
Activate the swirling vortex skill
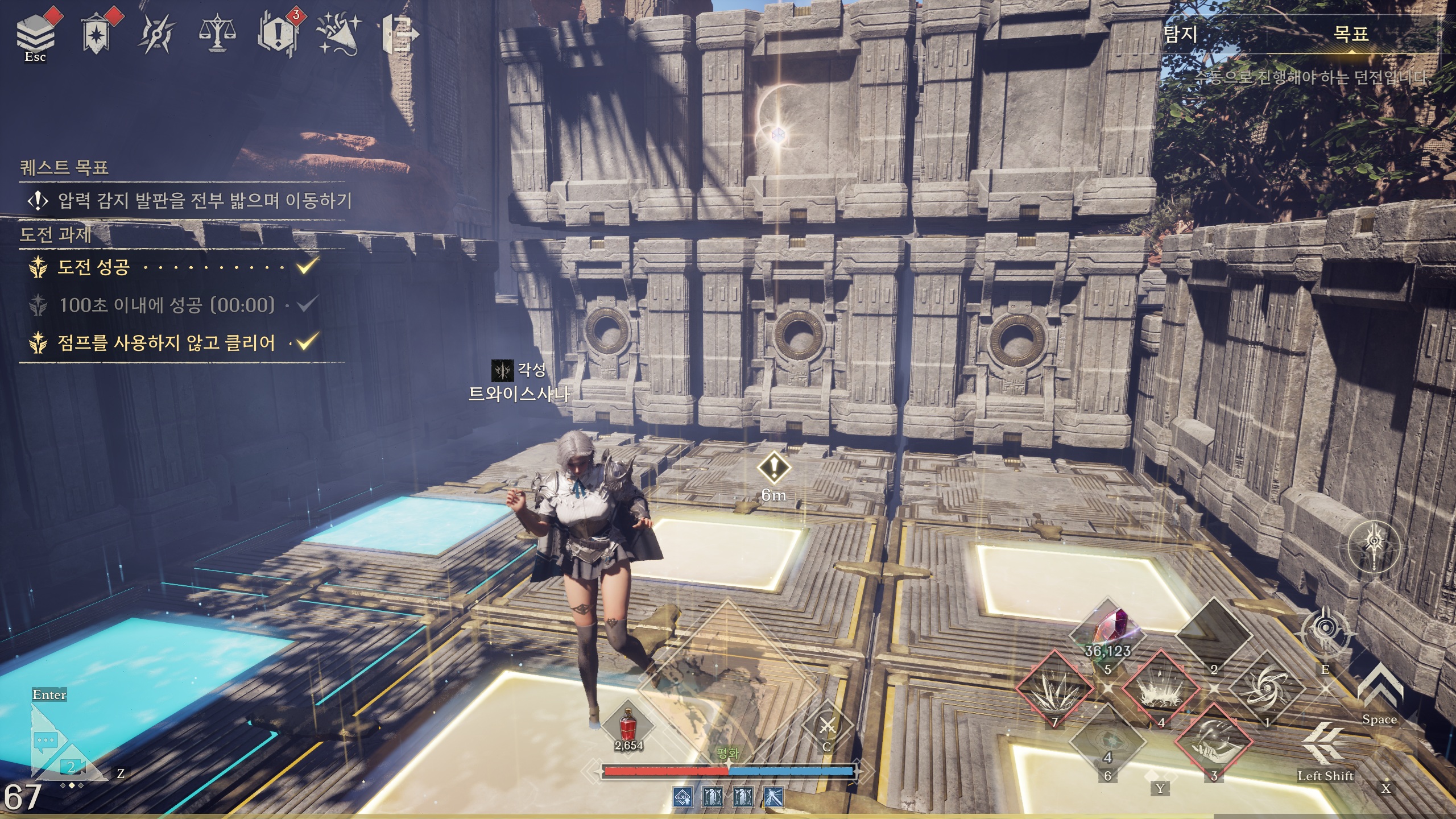click(x=1267, y=689)
